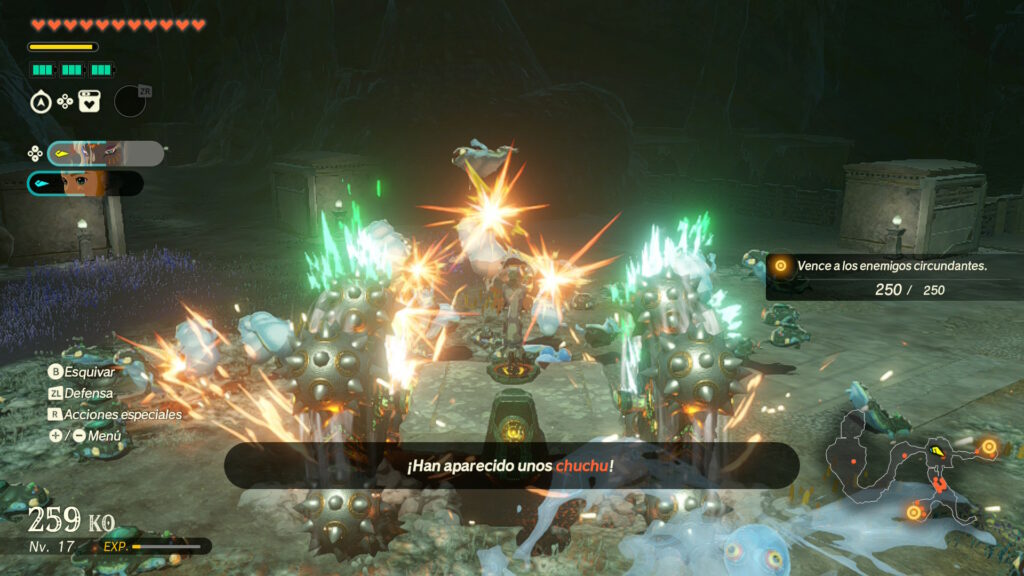Image resolution: width=1024 pixels, height=576 pixels.
Task: Activate the empty ZR ability circle
Action: pyautogui.click(x=130, y=101)
